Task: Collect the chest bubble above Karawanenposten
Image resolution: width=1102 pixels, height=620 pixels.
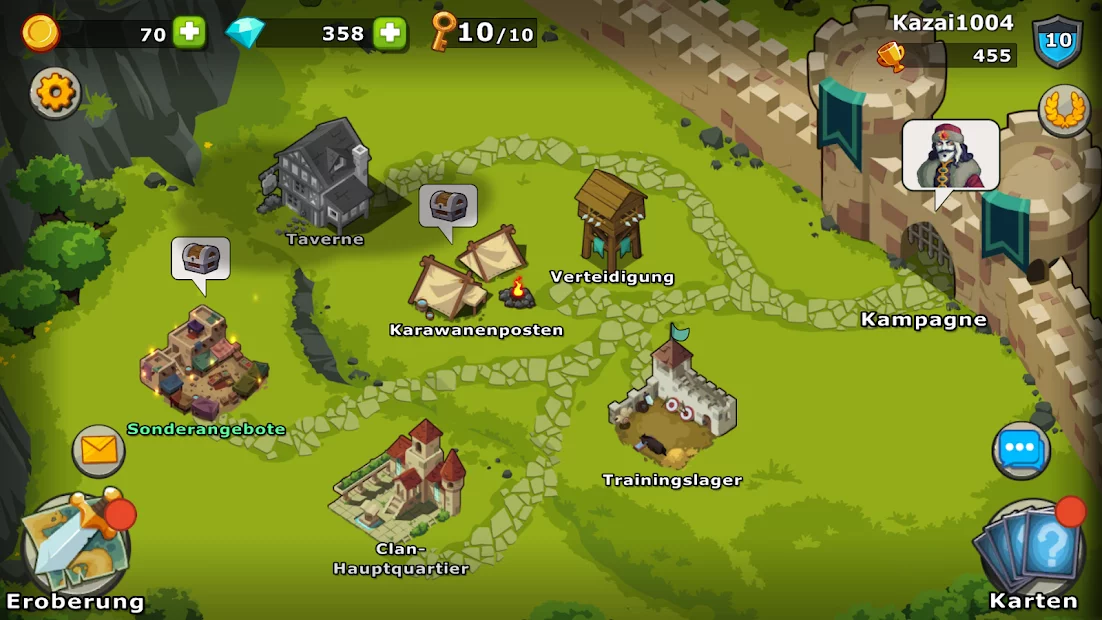Action: click(x=447, y=207)
